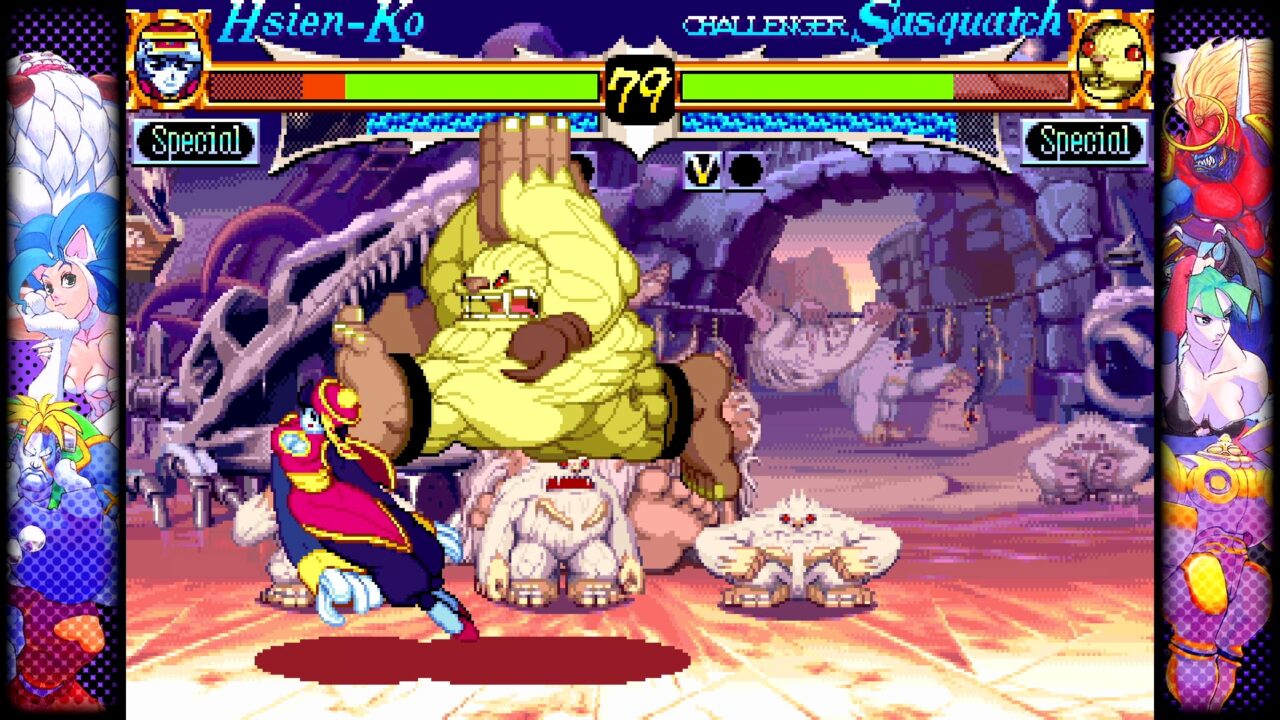1280x720 pixels.
Task: Toggle Hsien-Ko's Special gauge display
Action: click(196, 141)
